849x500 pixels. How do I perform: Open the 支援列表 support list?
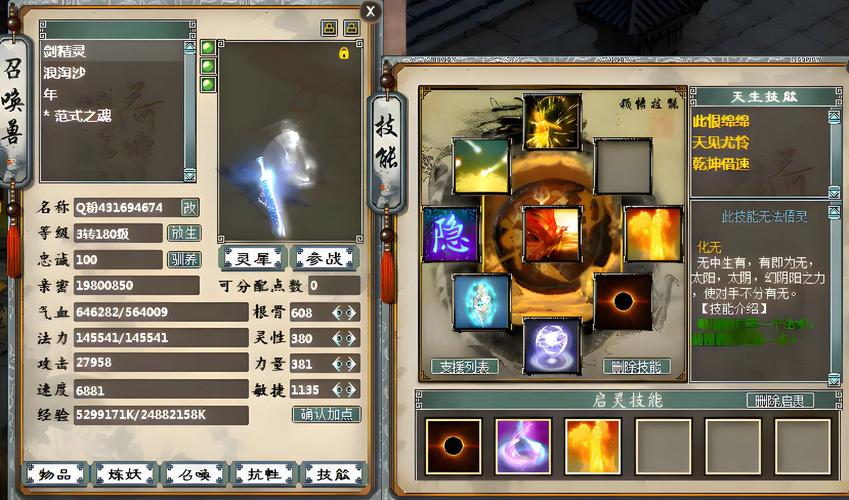(x=464, y=367)
